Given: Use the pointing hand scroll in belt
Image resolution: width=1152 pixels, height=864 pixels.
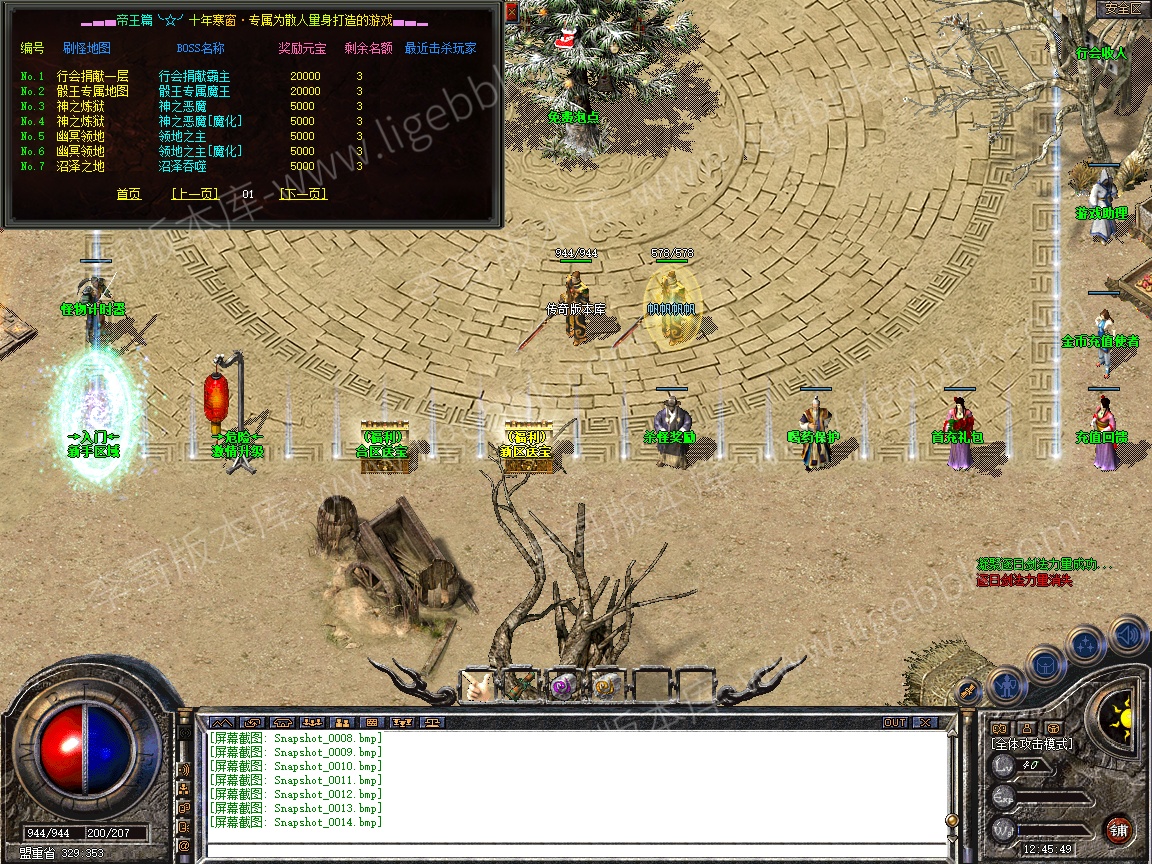Looking at the screenshot, I should [477, 685].
